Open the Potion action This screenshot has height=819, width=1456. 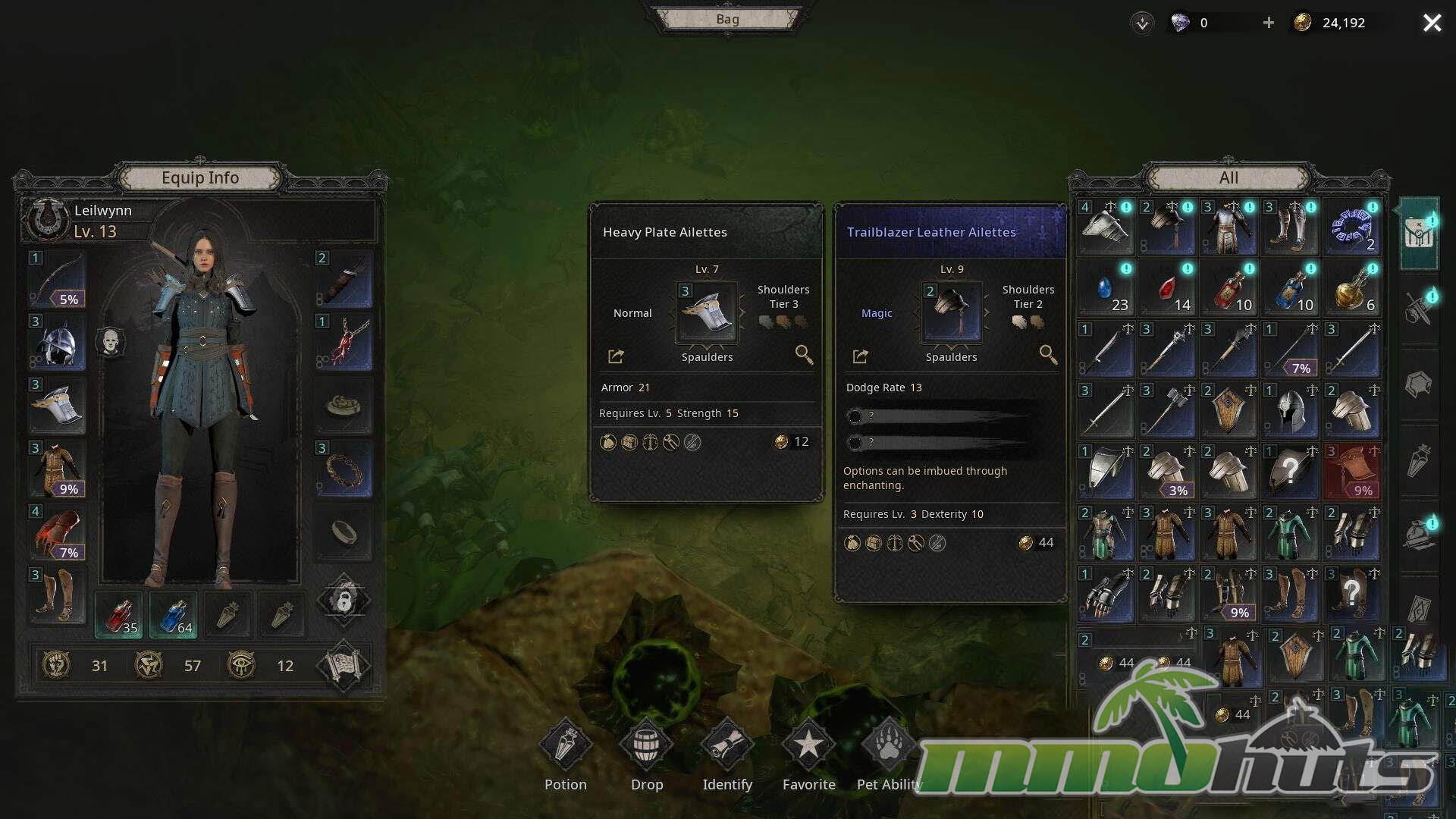(566, 745)
